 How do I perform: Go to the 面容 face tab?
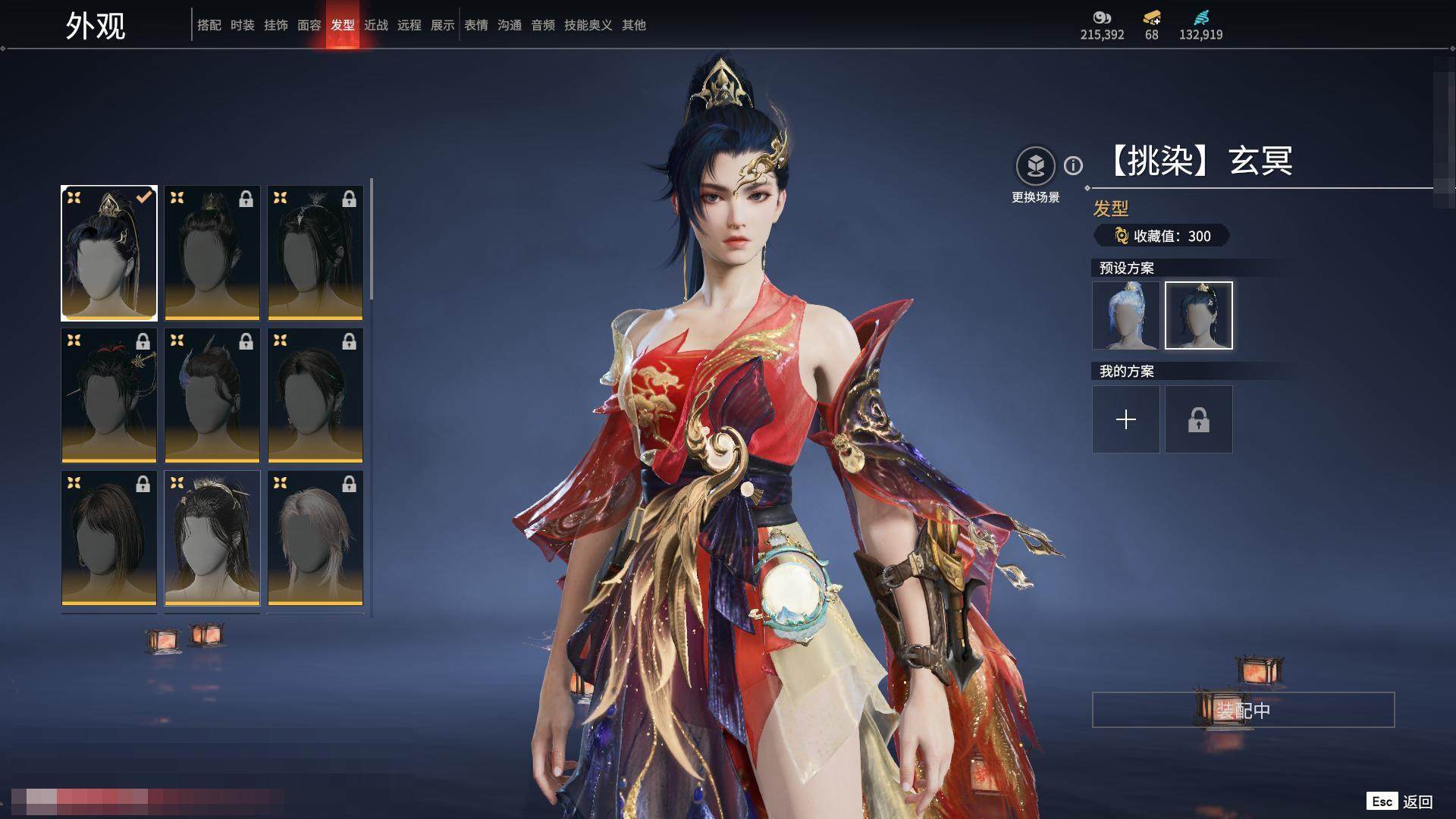coord(309,25)
